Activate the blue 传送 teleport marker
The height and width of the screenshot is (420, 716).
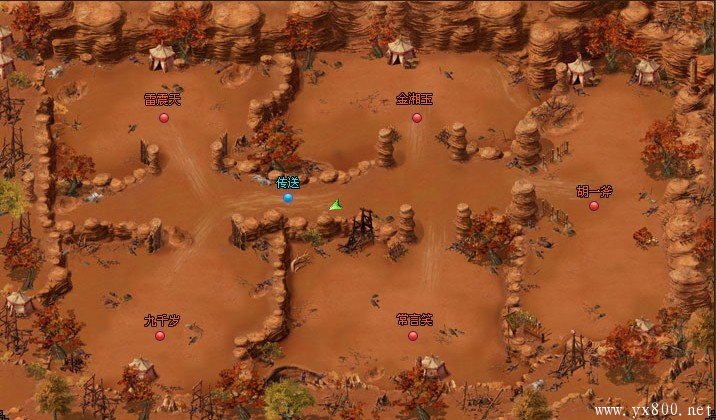point(288,198)
